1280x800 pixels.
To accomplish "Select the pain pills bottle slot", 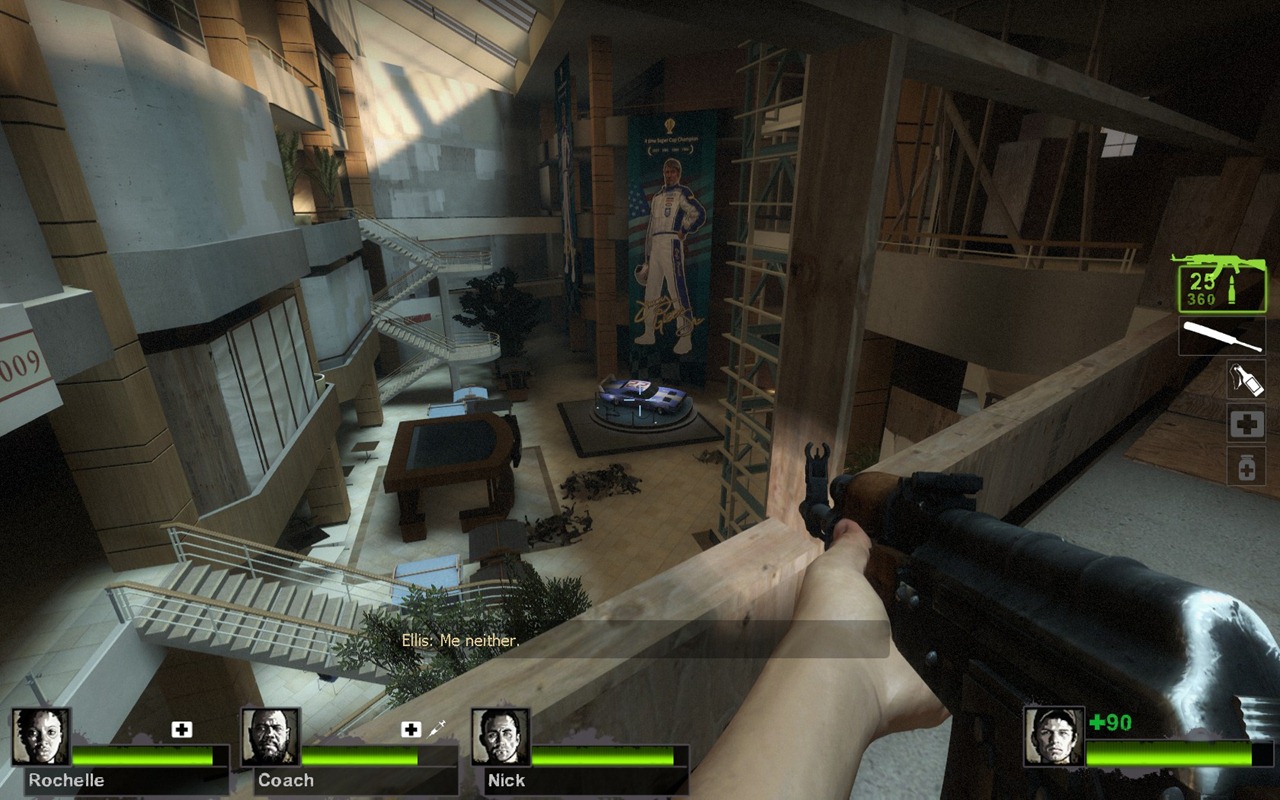I will pos(1246,466).
